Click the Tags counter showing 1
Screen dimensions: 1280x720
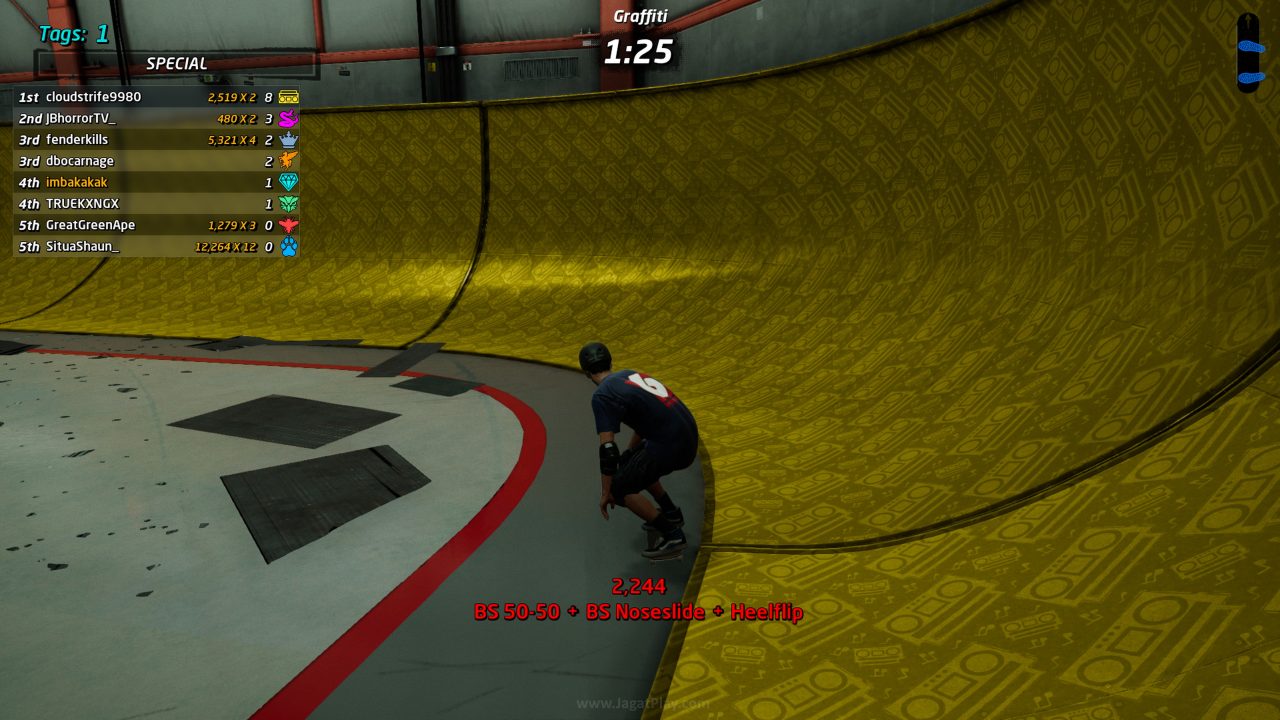click(72, 34)
